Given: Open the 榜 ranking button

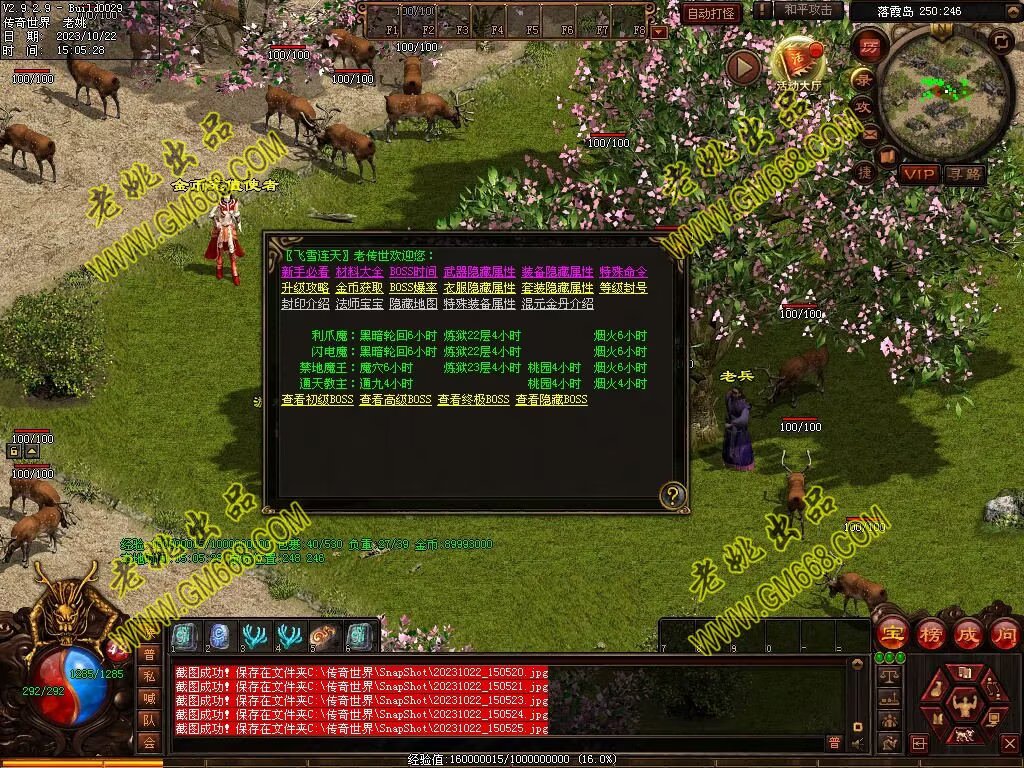Looking at the screenshot, I should pos(930,633).
